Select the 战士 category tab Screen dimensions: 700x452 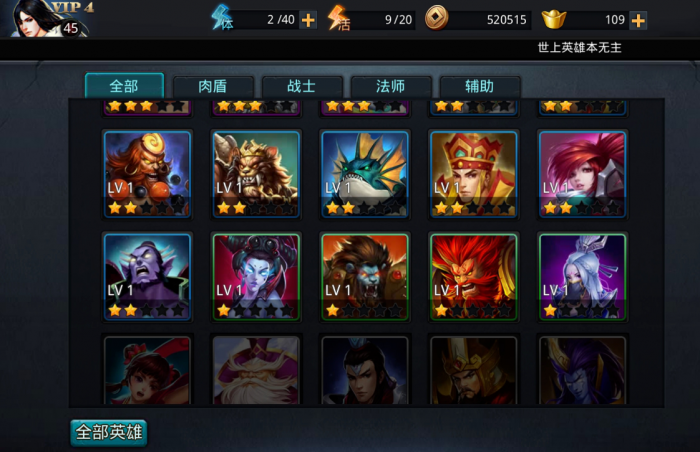(302, 87)
